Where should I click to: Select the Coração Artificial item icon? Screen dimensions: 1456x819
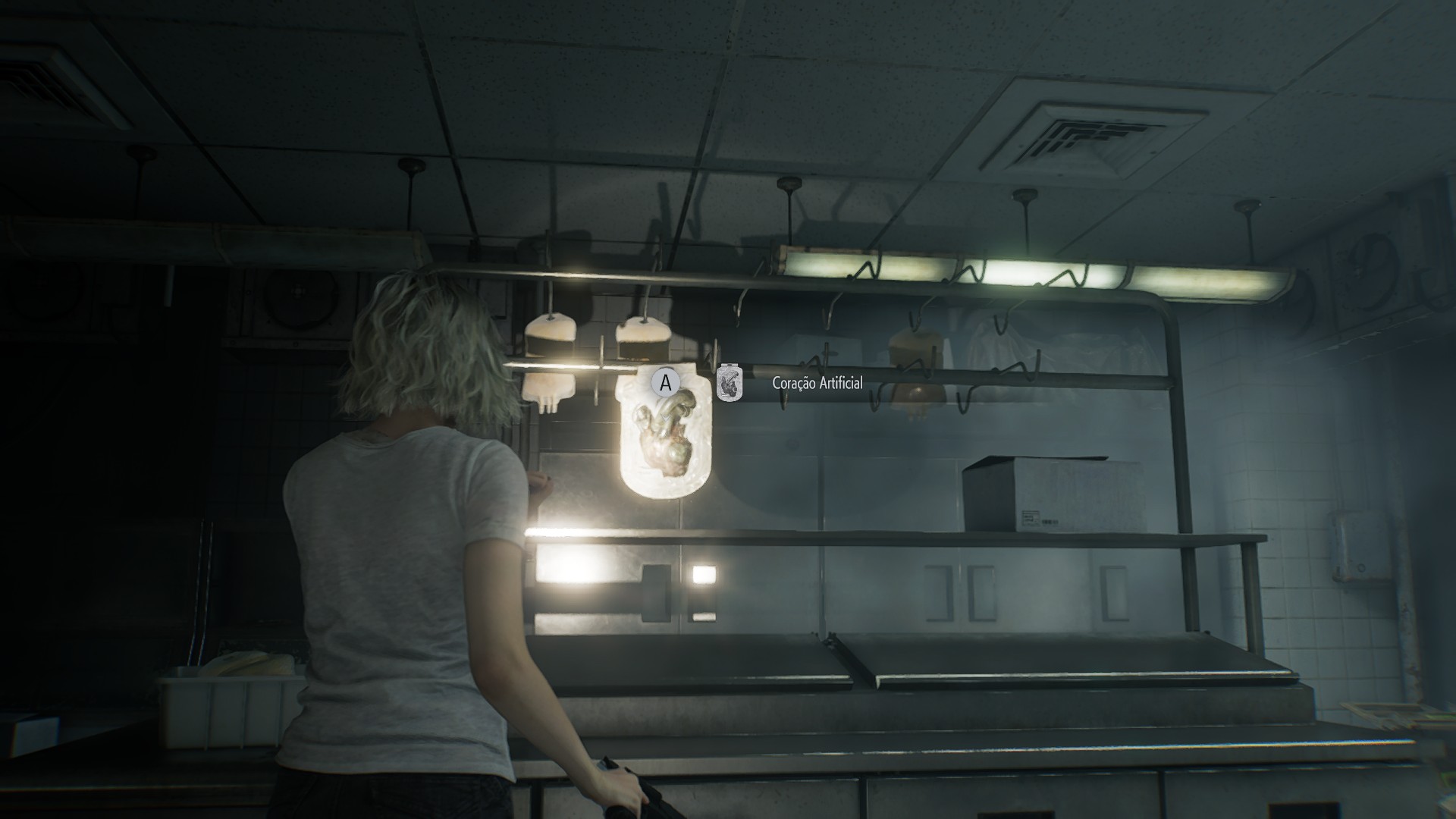point(730,384)
